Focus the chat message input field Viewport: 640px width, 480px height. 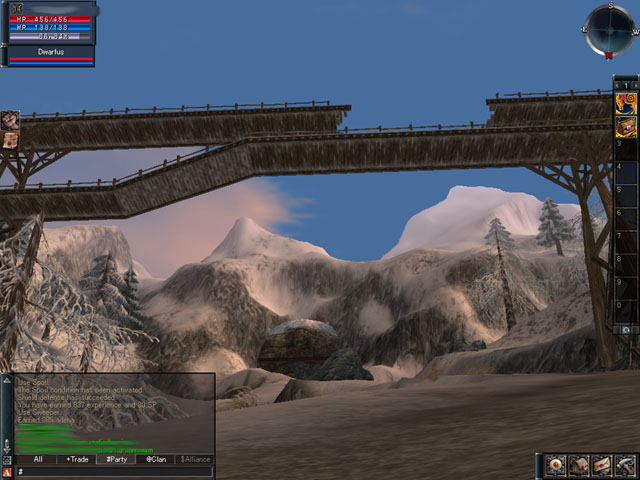point(113,471)
